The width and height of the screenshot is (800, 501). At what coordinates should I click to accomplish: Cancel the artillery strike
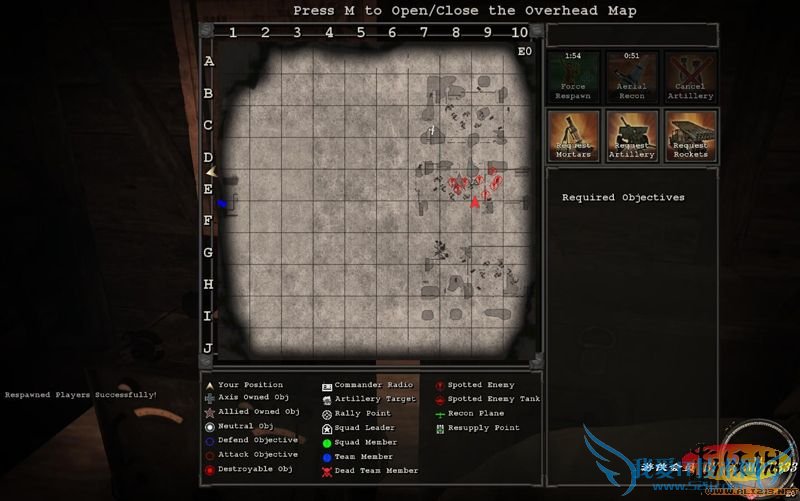(691, 77)
